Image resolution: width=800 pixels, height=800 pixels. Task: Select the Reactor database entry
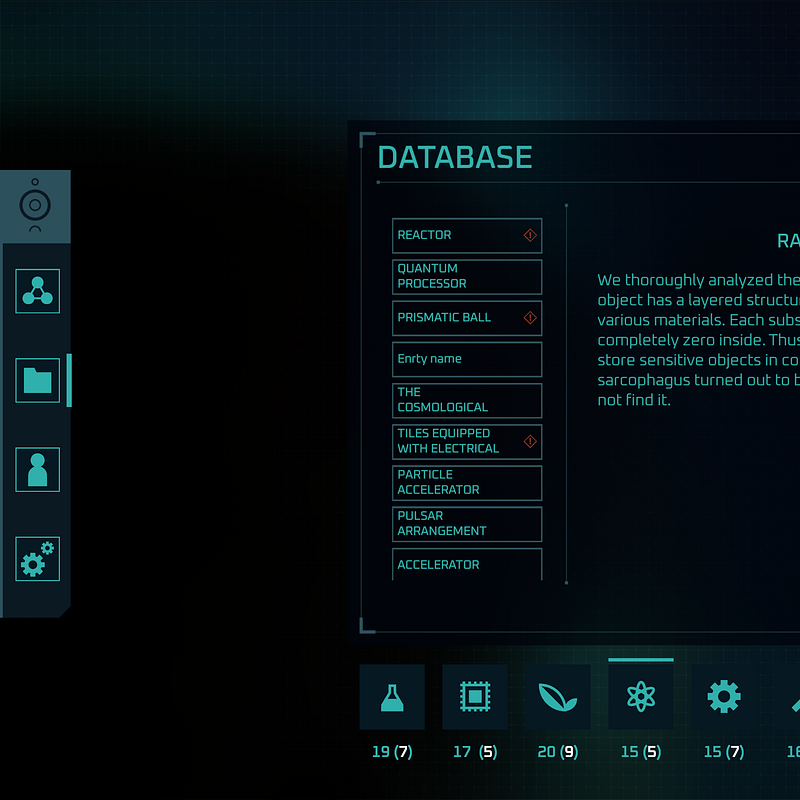pyautogui.click(x=466, y=236)
